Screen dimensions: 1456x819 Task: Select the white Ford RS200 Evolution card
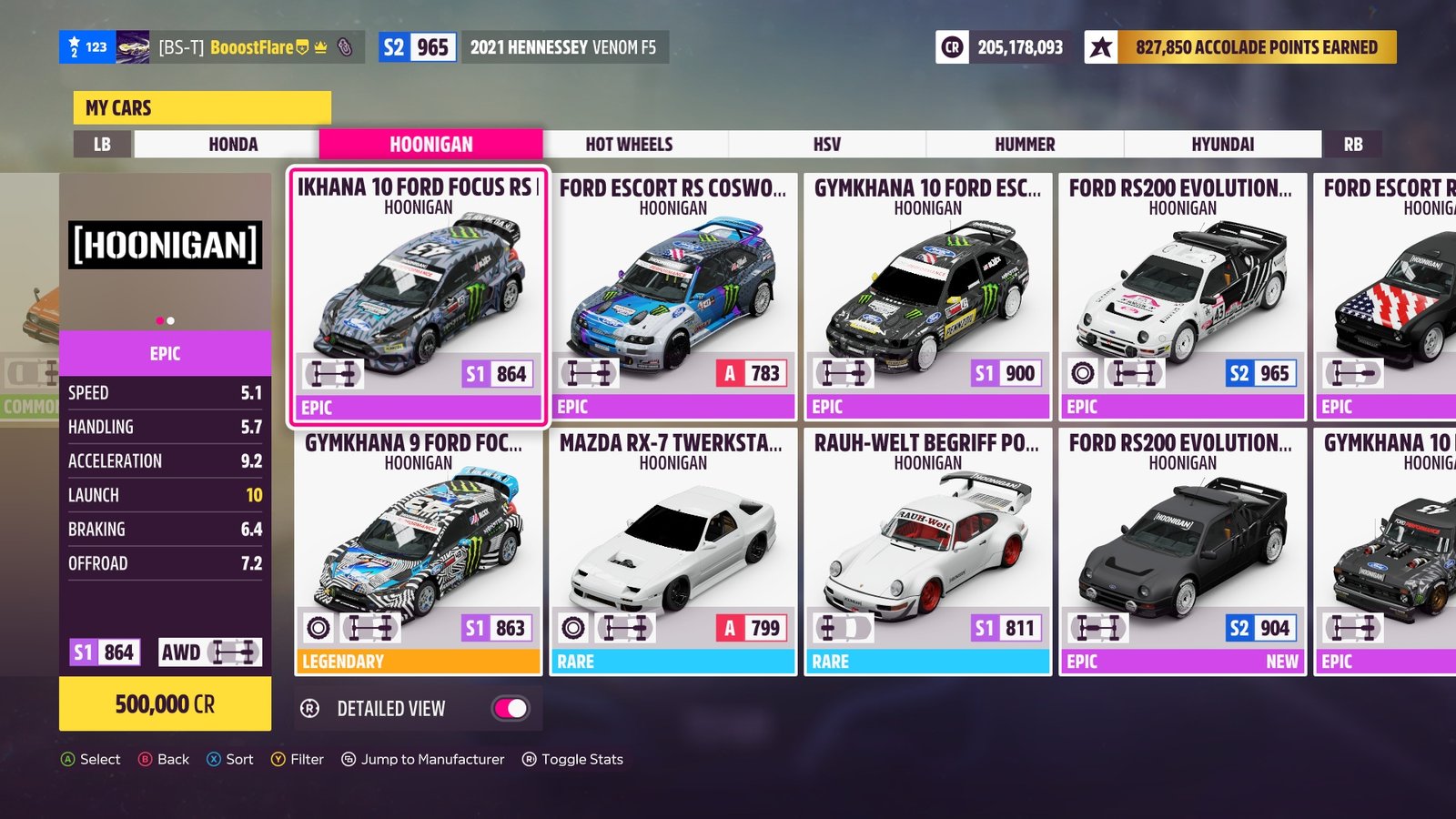pyautogui.click(x=1182, y=296)
